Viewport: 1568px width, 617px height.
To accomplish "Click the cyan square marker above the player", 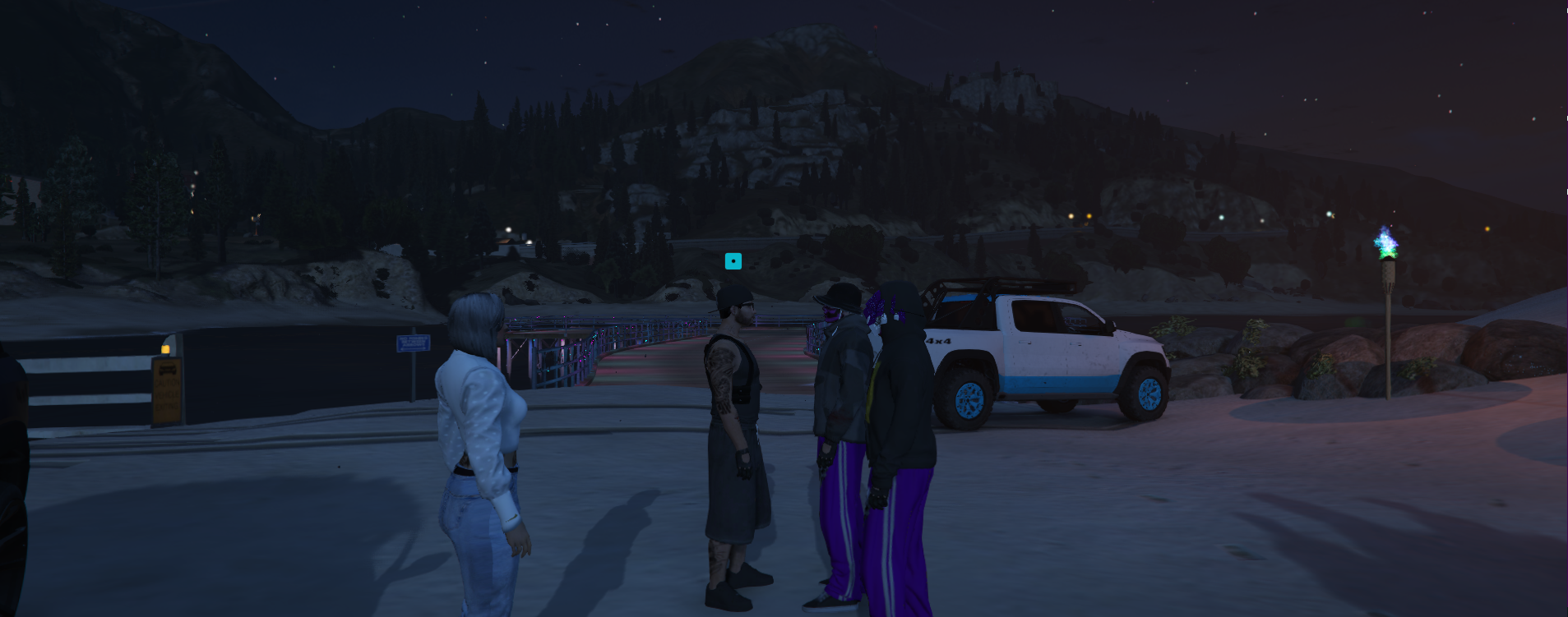I will [733, 261].
